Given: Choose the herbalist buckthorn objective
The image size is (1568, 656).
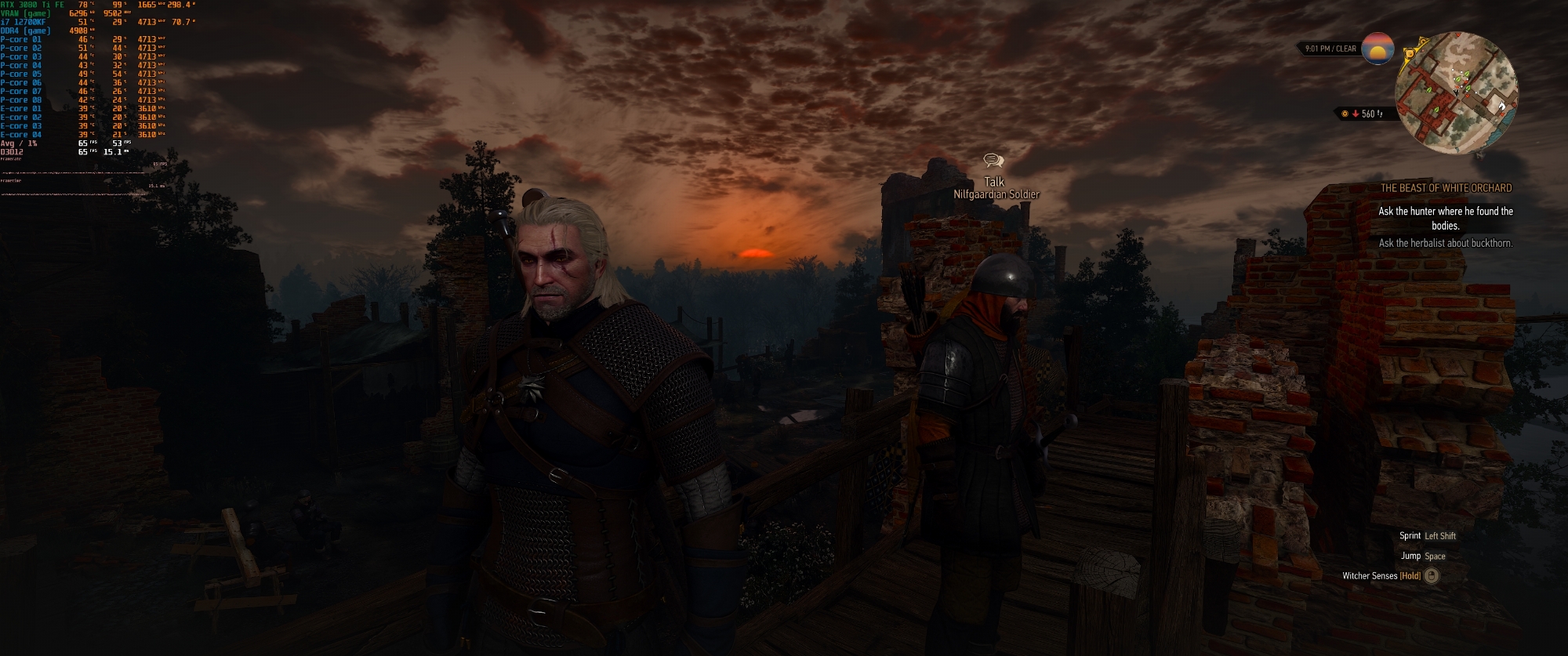Looking at the screenshot, I should [1446, 243].
